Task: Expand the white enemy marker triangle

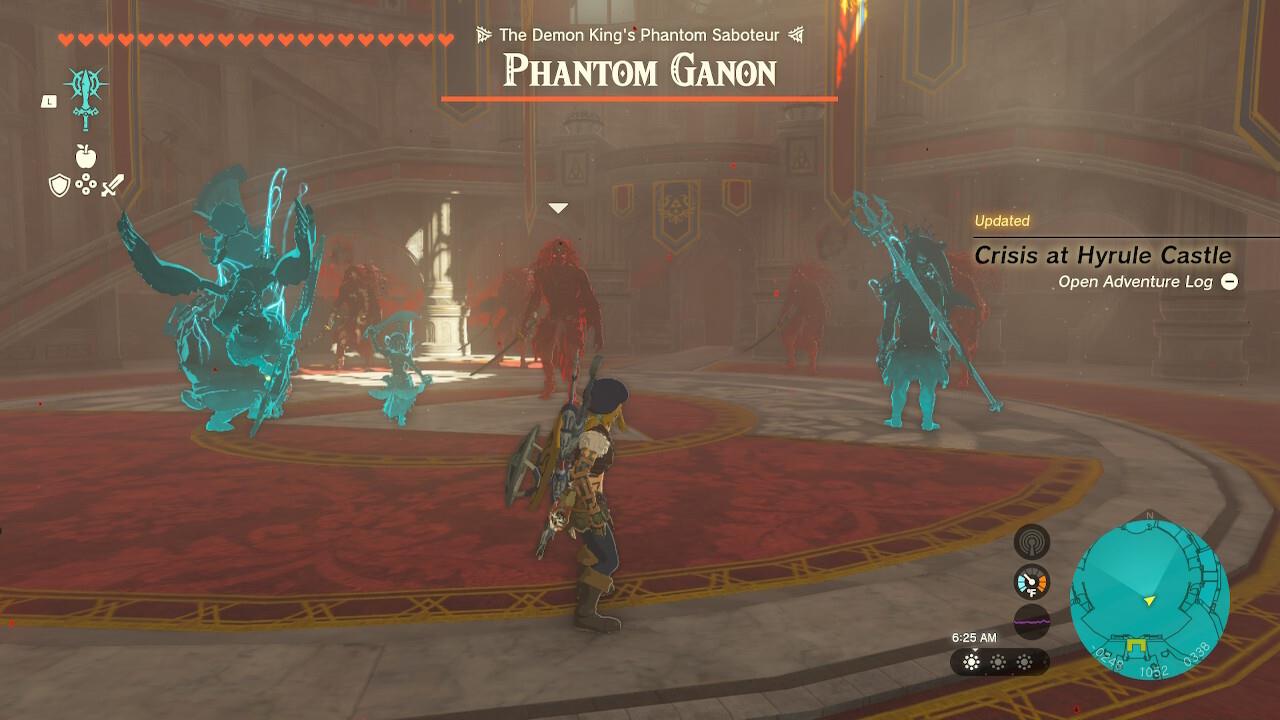Action: pos(556,208)
